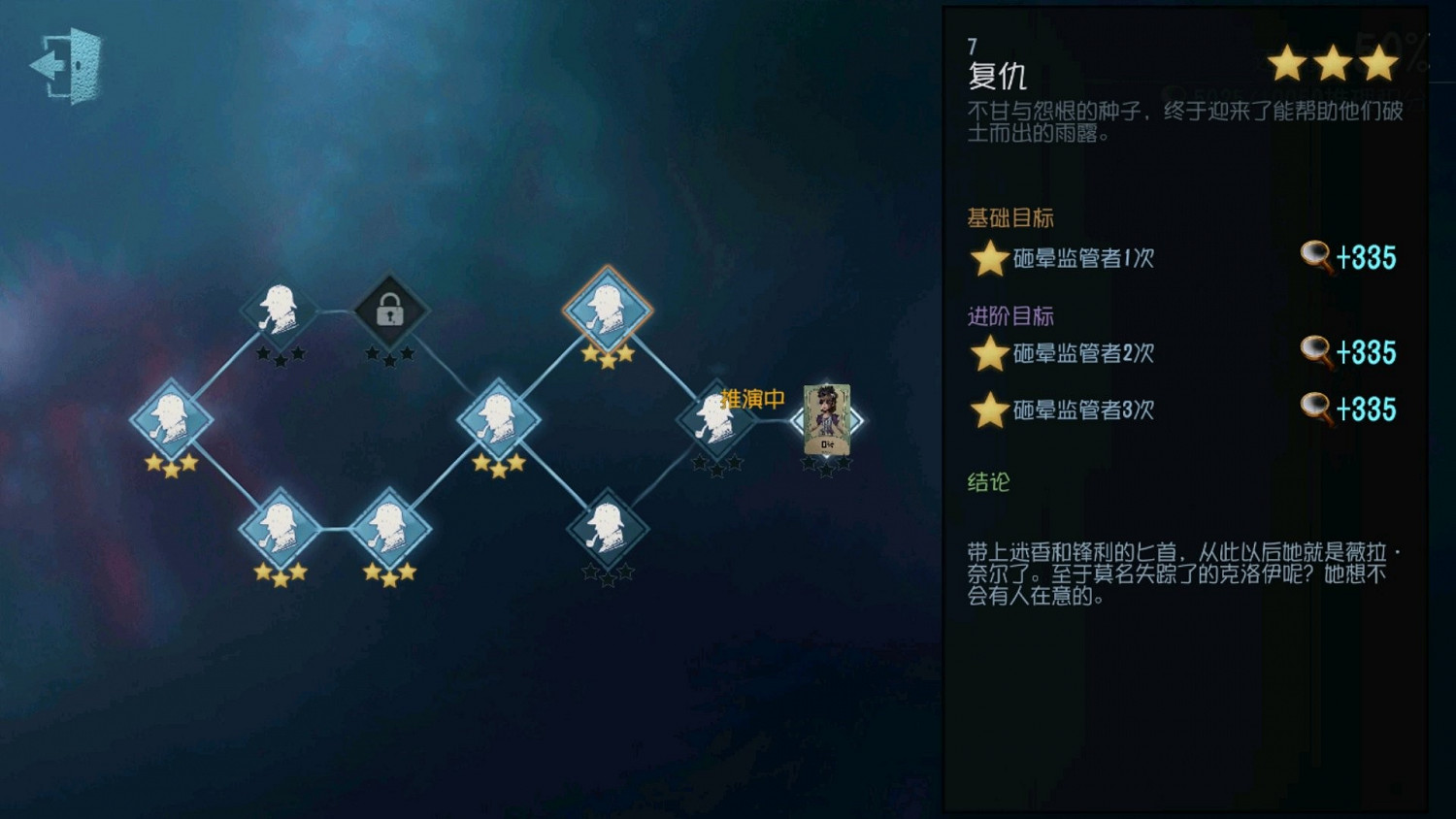Open the character portrait card near 推演中

pos(826,419)
